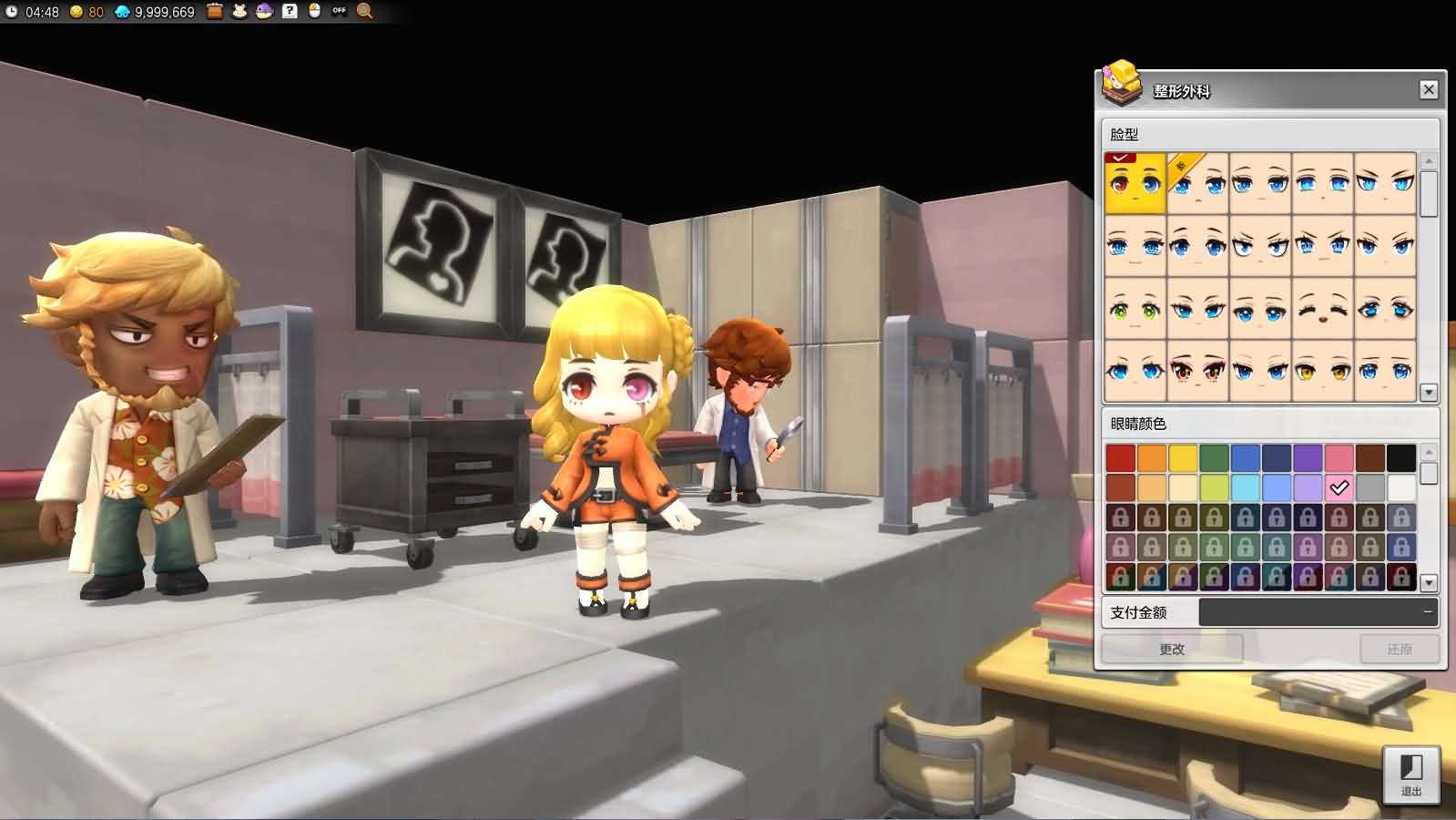Image resolution: width=1456 pixels, height=820 pixels.
Task: Deselect the checked pink eye color
Action: coord(1339,487)
